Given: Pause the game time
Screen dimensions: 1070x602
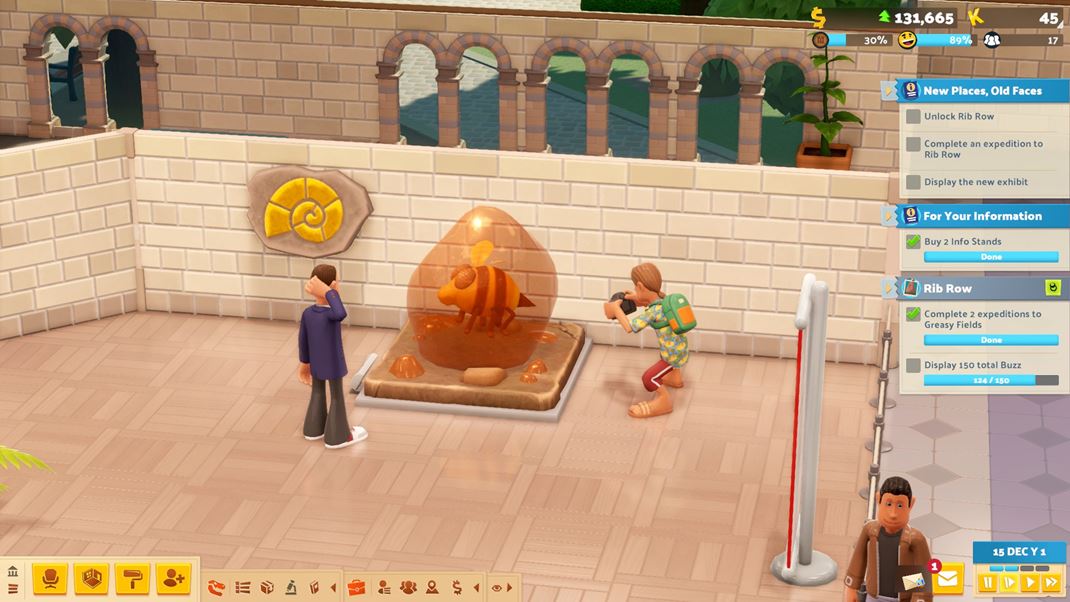Looking at the screenshot, I should pos(988,582).
